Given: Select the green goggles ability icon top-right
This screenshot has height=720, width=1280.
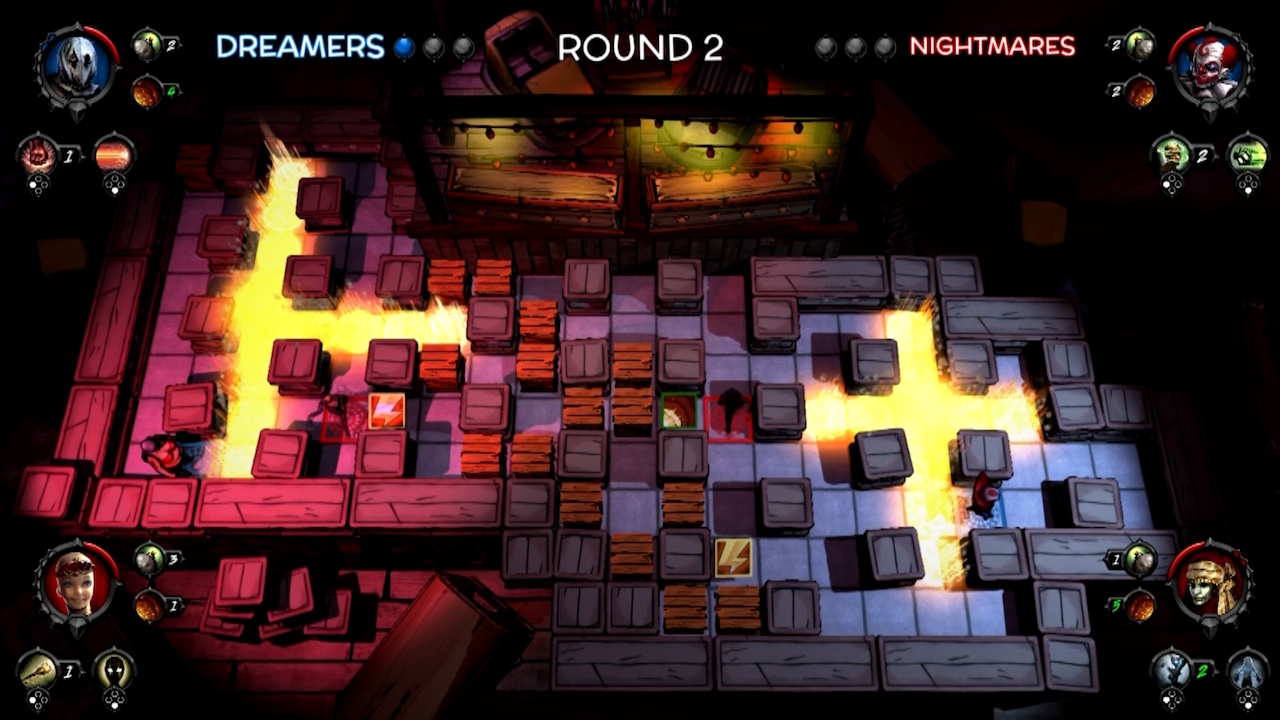Looking at the screenshot, I should click(x=1246, y=153).
